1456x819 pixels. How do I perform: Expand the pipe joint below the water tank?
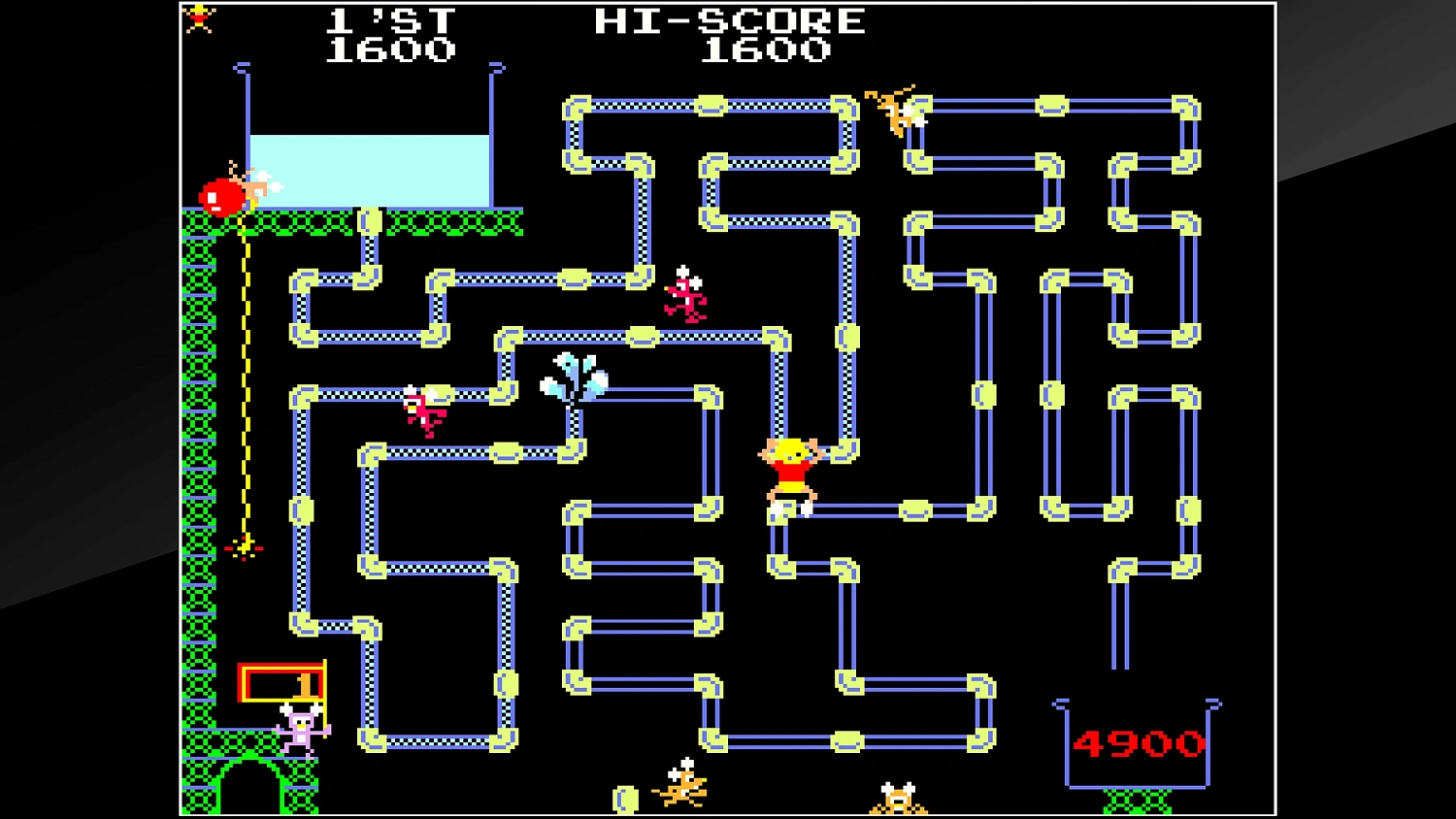(371, 221)
